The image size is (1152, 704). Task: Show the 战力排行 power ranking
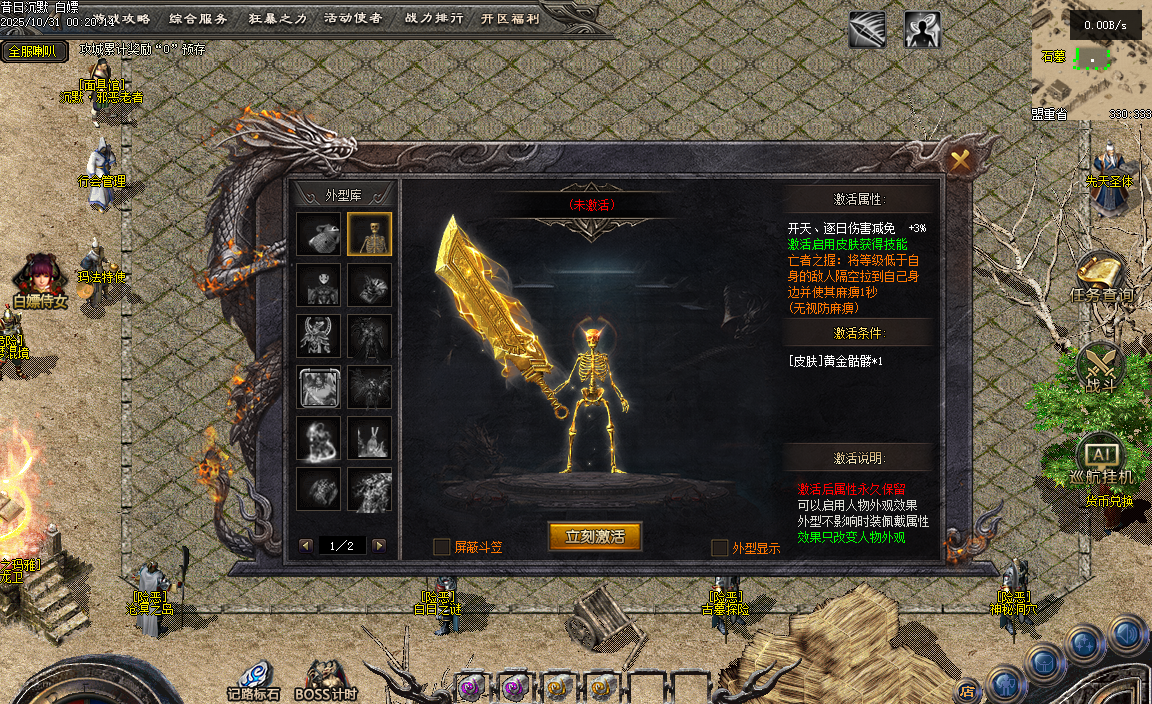click(x=432, y=18)
